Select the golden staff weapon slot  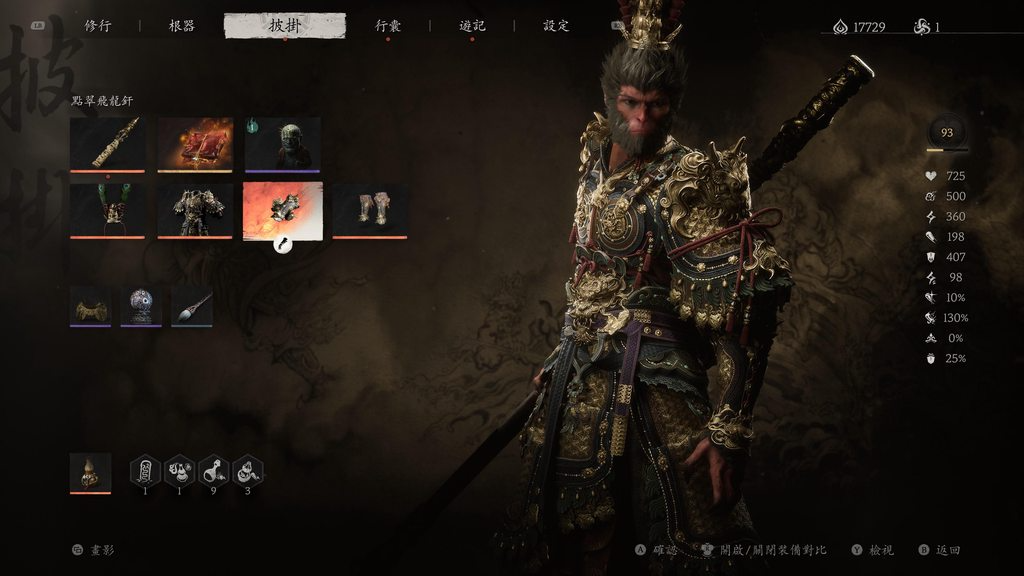coord(108,144)
